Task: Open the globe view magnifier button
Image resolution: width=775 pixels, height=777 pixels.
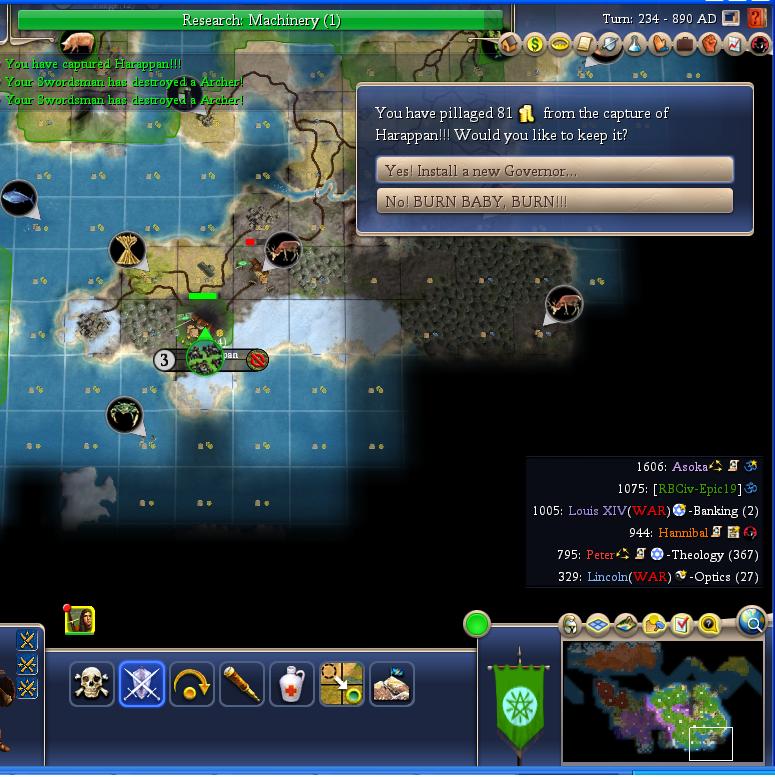Action: 752,622
